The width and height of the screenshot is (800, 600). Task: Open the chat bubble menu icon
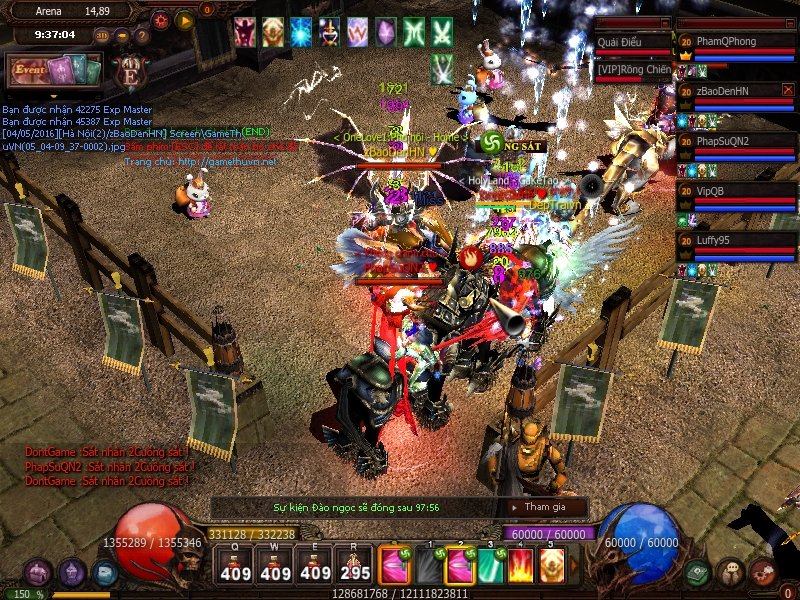pyautogui.click(x=730, y=572)
